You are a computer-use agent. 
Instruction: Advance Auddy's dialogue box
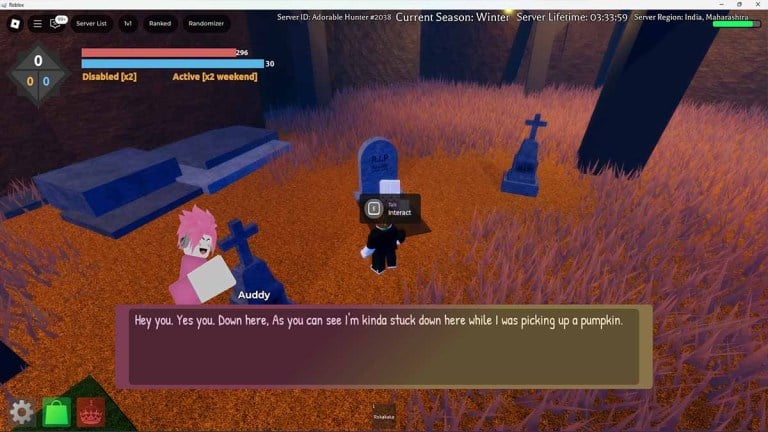click(383, 346)
